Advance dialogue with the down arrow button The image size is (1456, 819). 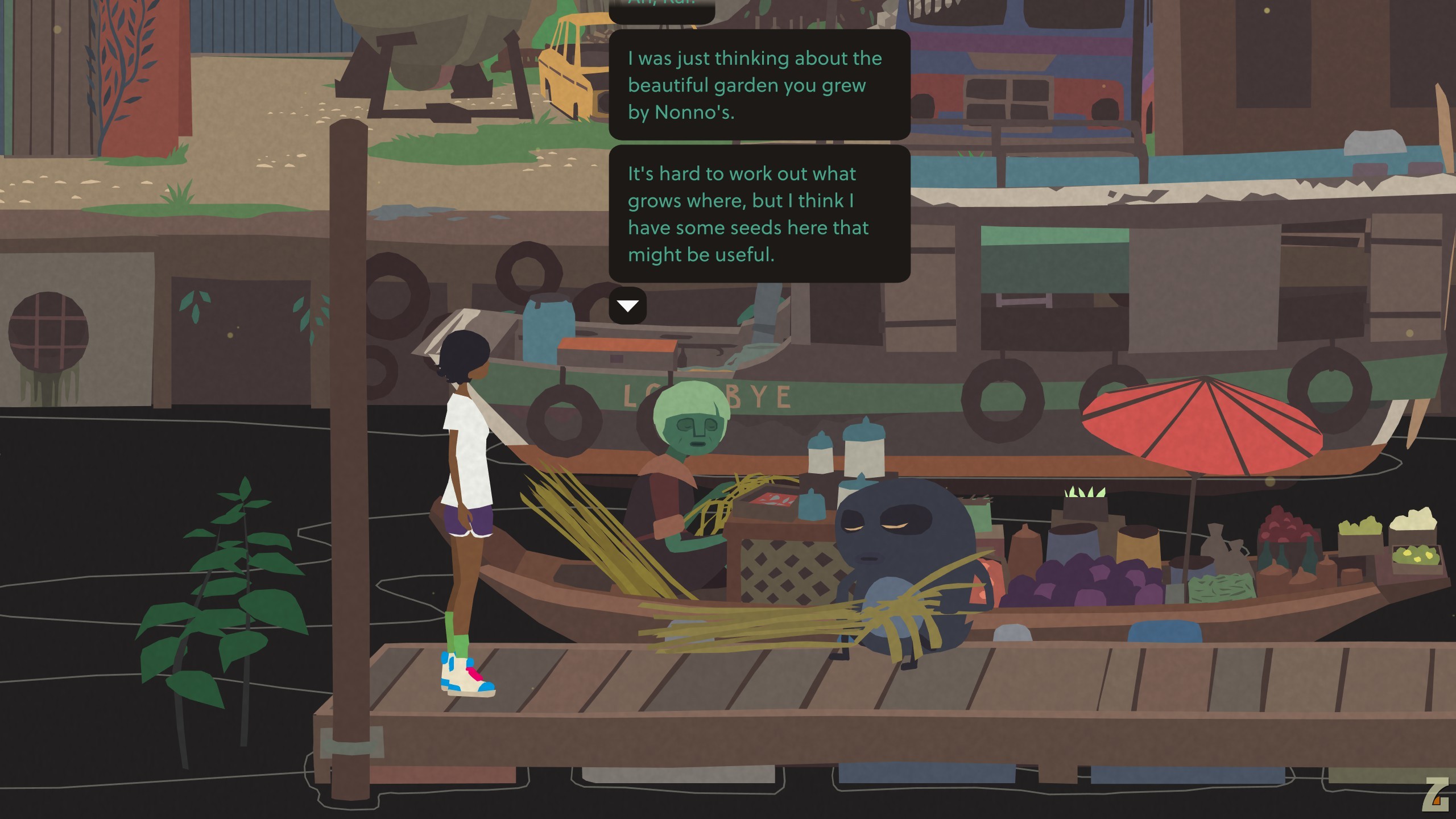point(627,306)
